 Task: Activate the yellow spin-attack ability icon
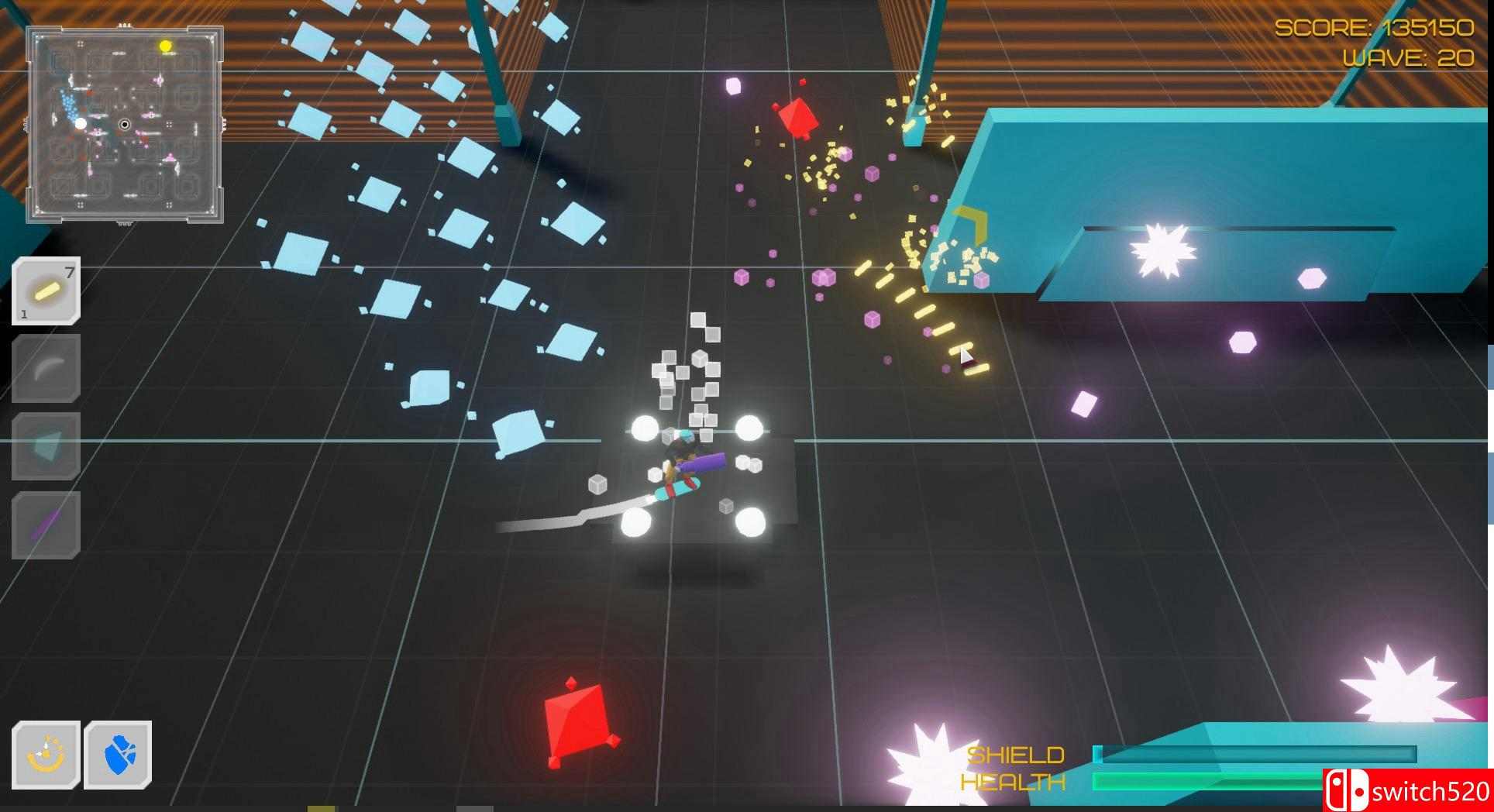[44, 752]
